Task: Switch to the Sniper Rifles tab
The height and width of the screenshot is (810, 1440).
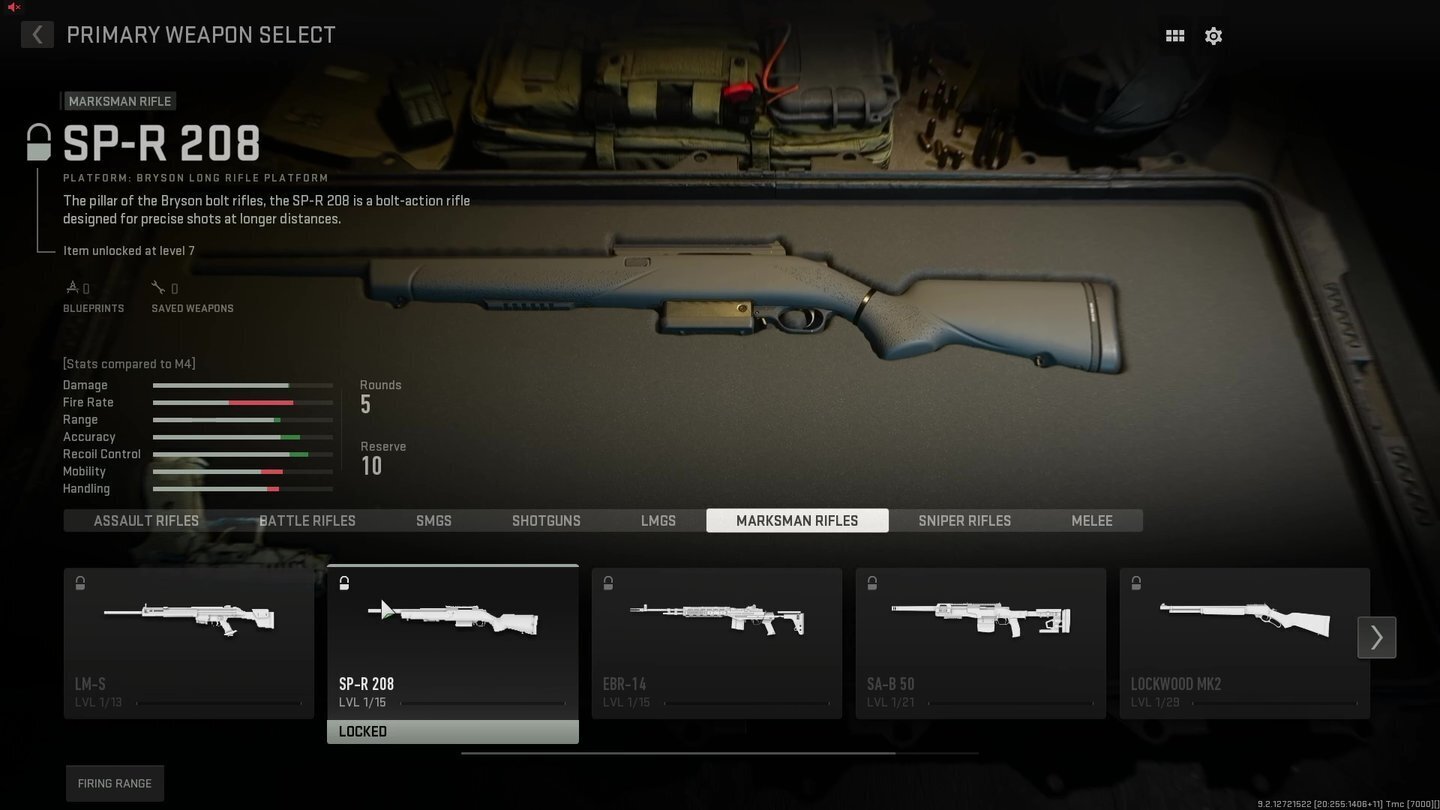Action: click(964, 520)
